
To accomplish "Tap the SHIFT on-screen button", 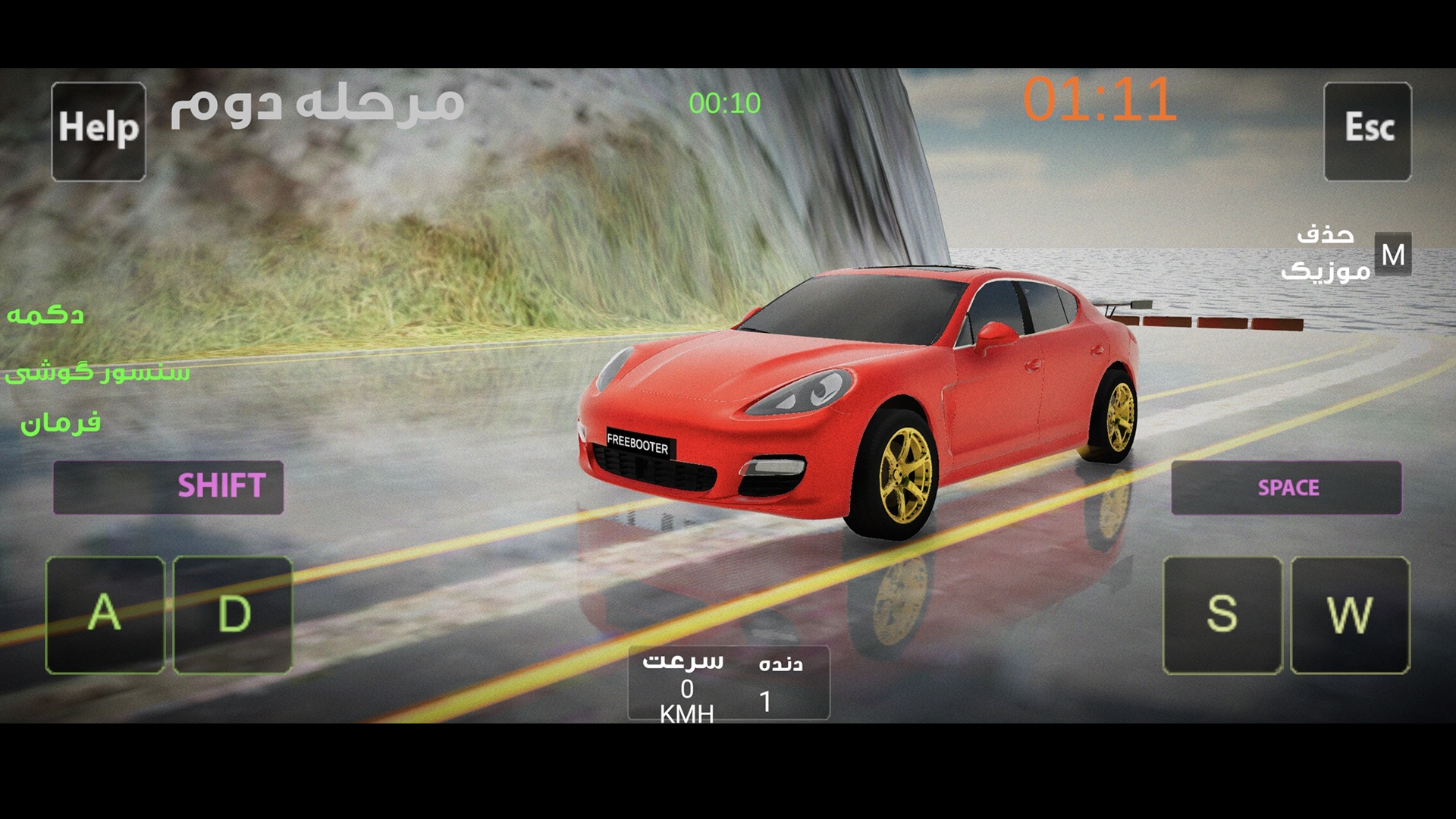I will click(x=168, y=487).
